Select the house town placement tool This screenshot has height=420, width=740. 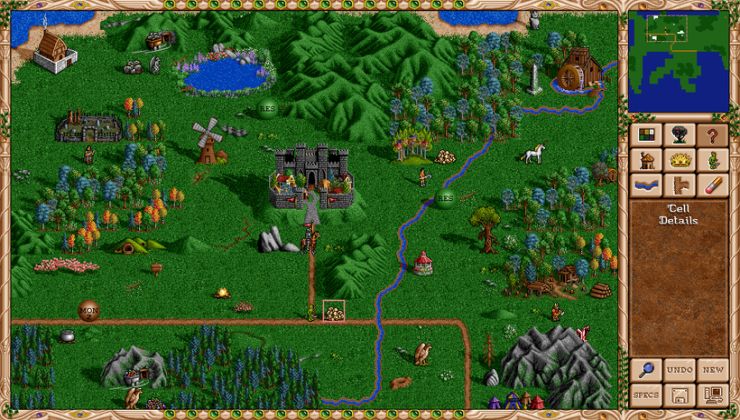click(647, 160)
